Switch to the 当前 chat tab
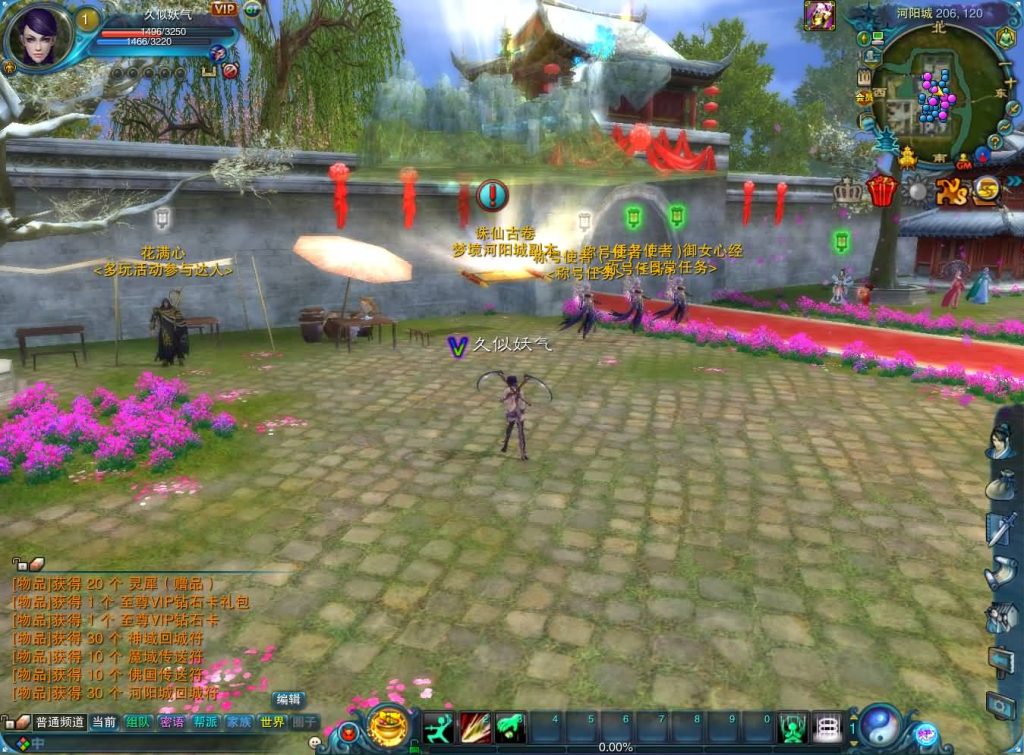The width and height of the screenshot is (1024, 755). [104, 722]
